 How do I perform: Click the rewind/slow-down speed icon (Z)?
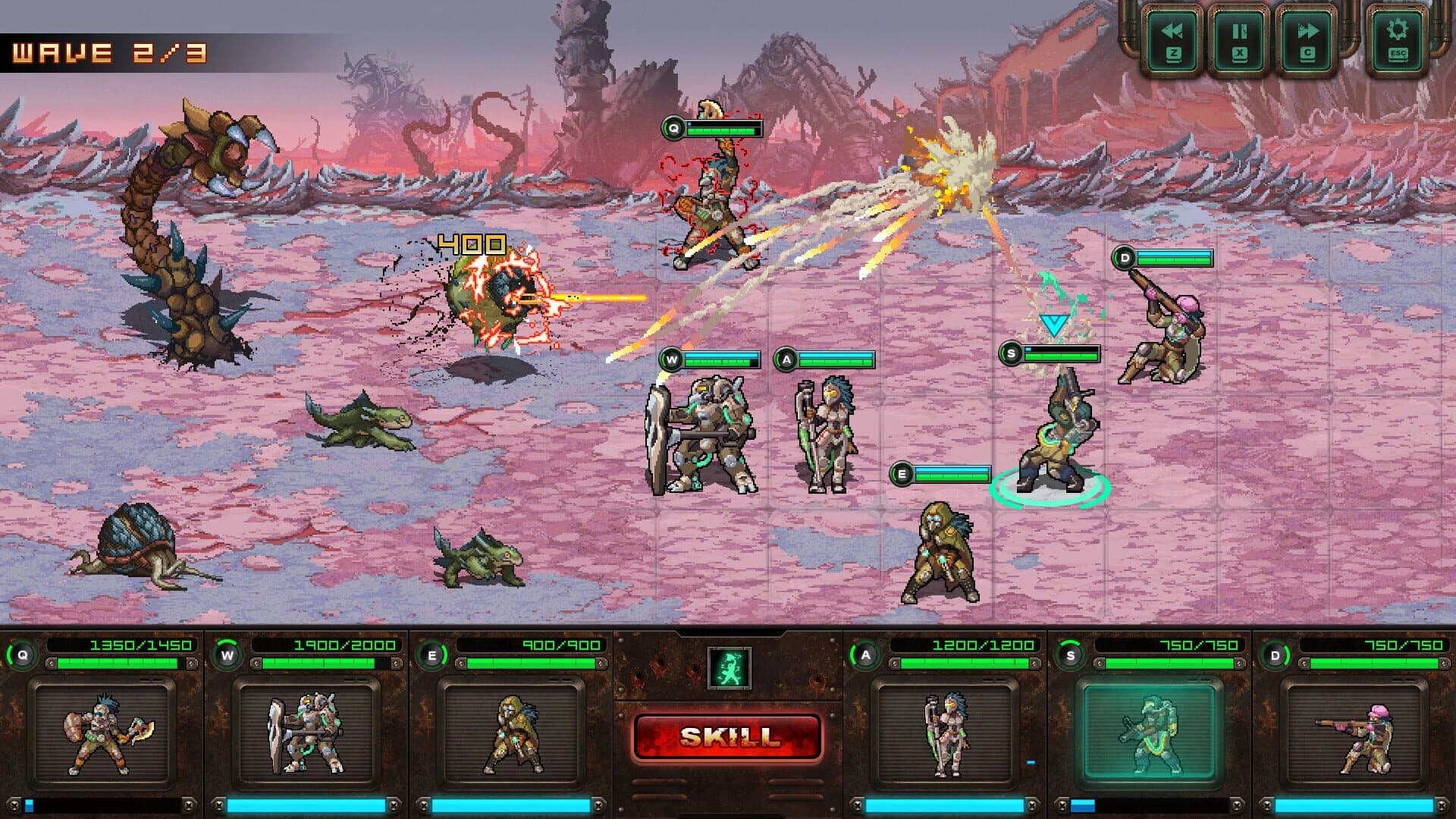(1172, 35)
